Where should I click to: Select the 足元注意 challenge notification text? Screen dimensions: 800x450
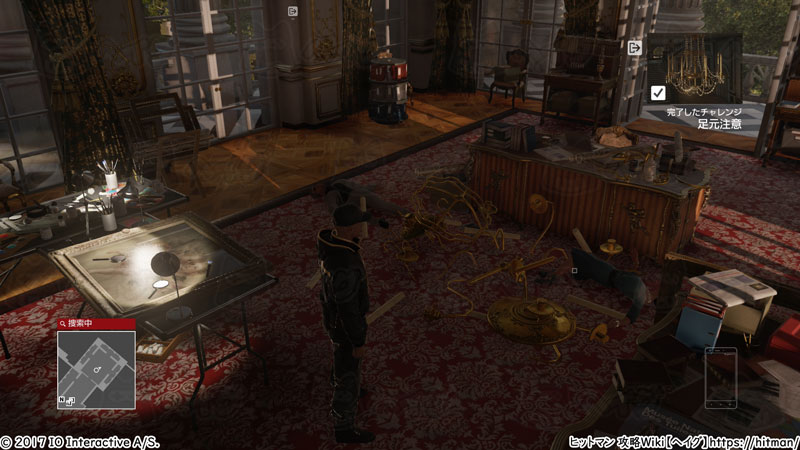tap(719, 124)
